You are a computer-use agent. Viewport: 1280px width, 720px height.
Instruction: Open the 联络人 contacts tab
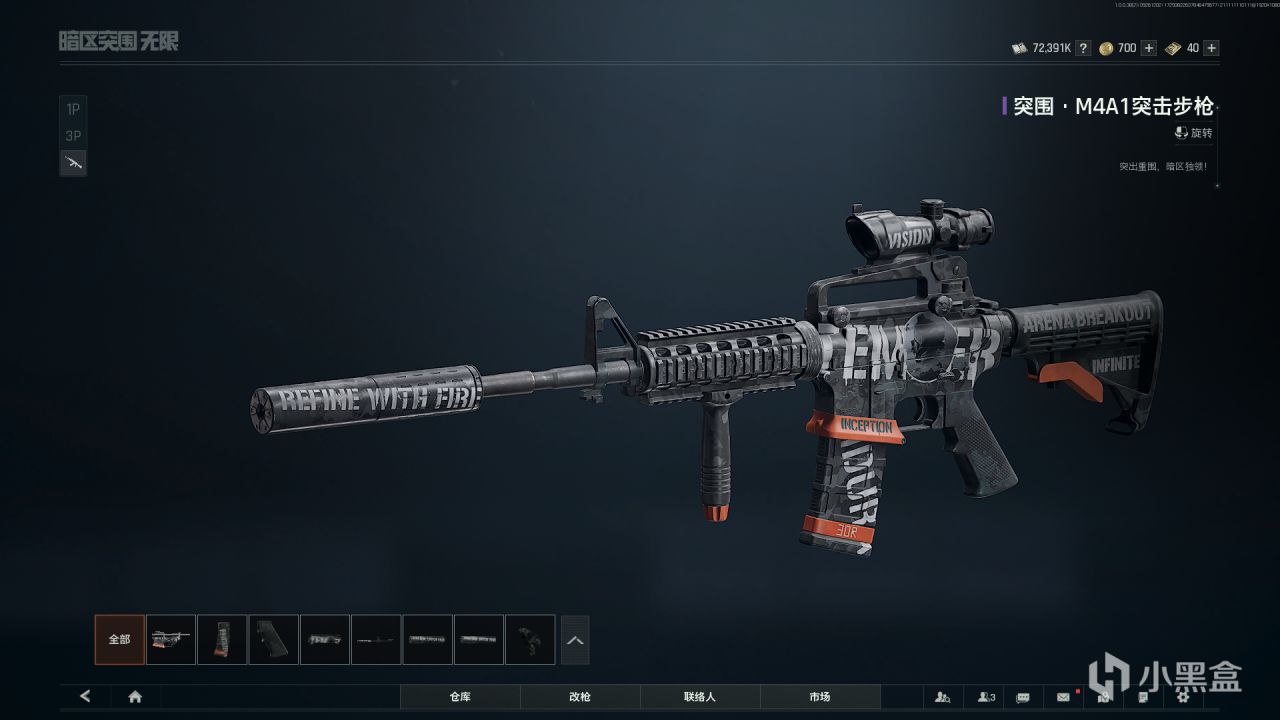click(700, 696)
